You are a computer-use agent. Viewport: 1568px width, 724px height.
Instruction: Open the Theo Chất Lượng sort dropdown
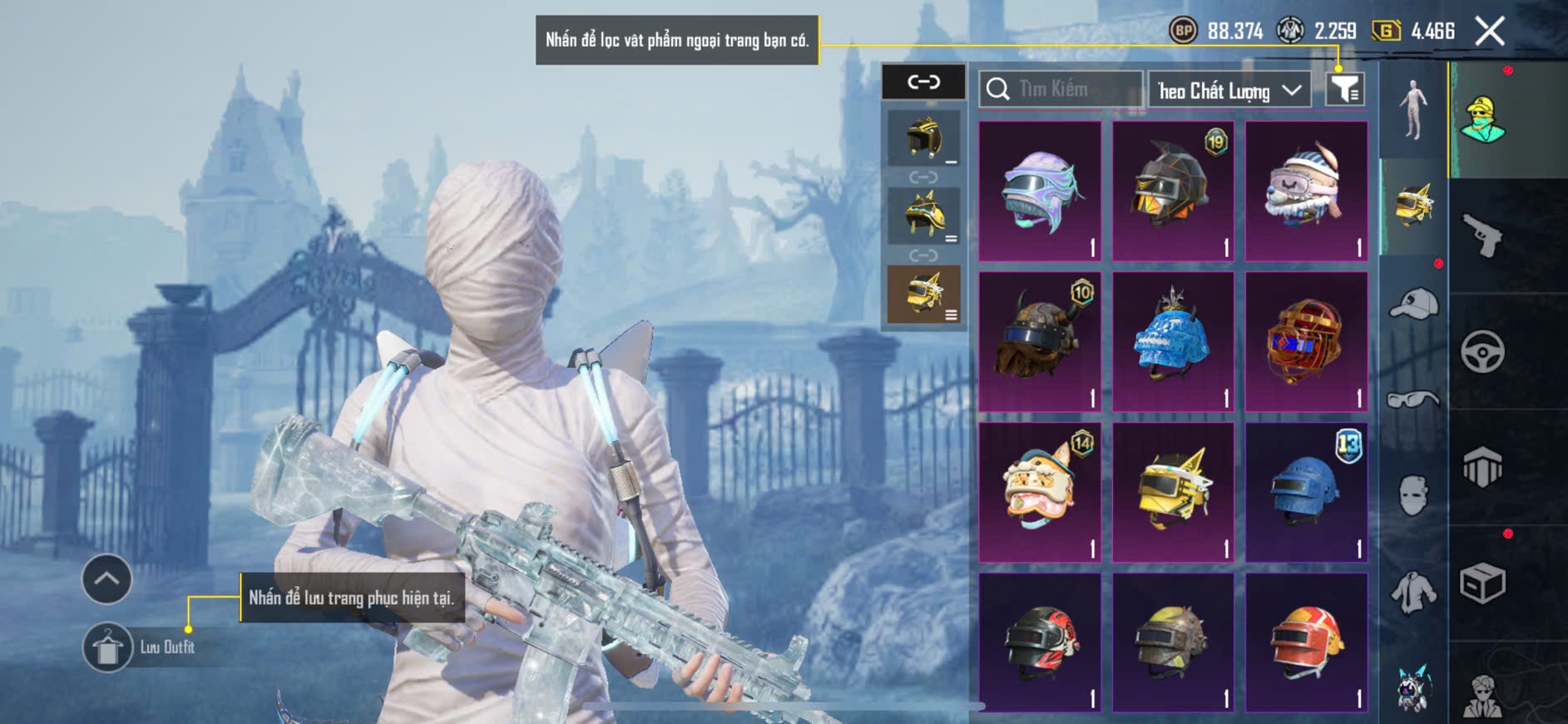pyautogui.click(x=1229, y=90)
